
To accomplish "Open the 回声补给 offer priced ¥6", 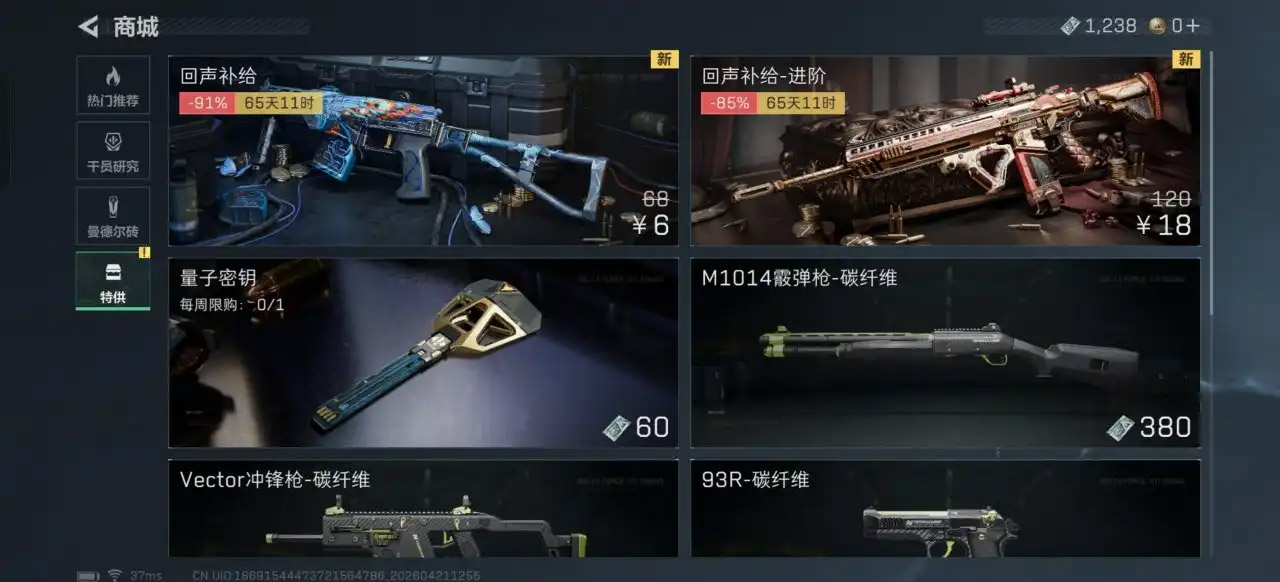I will click(x=423, y=150).
